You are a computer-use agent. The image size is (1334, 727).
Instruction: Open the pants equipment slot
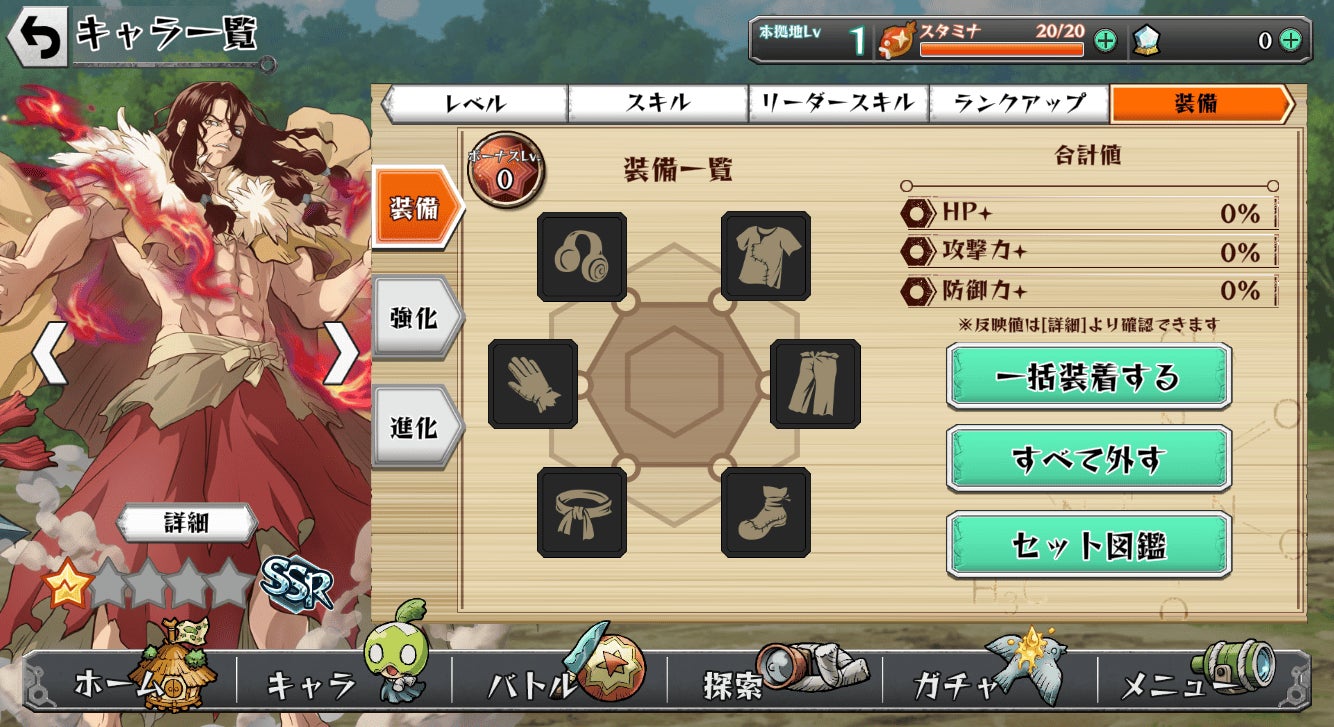pos(815,383)
